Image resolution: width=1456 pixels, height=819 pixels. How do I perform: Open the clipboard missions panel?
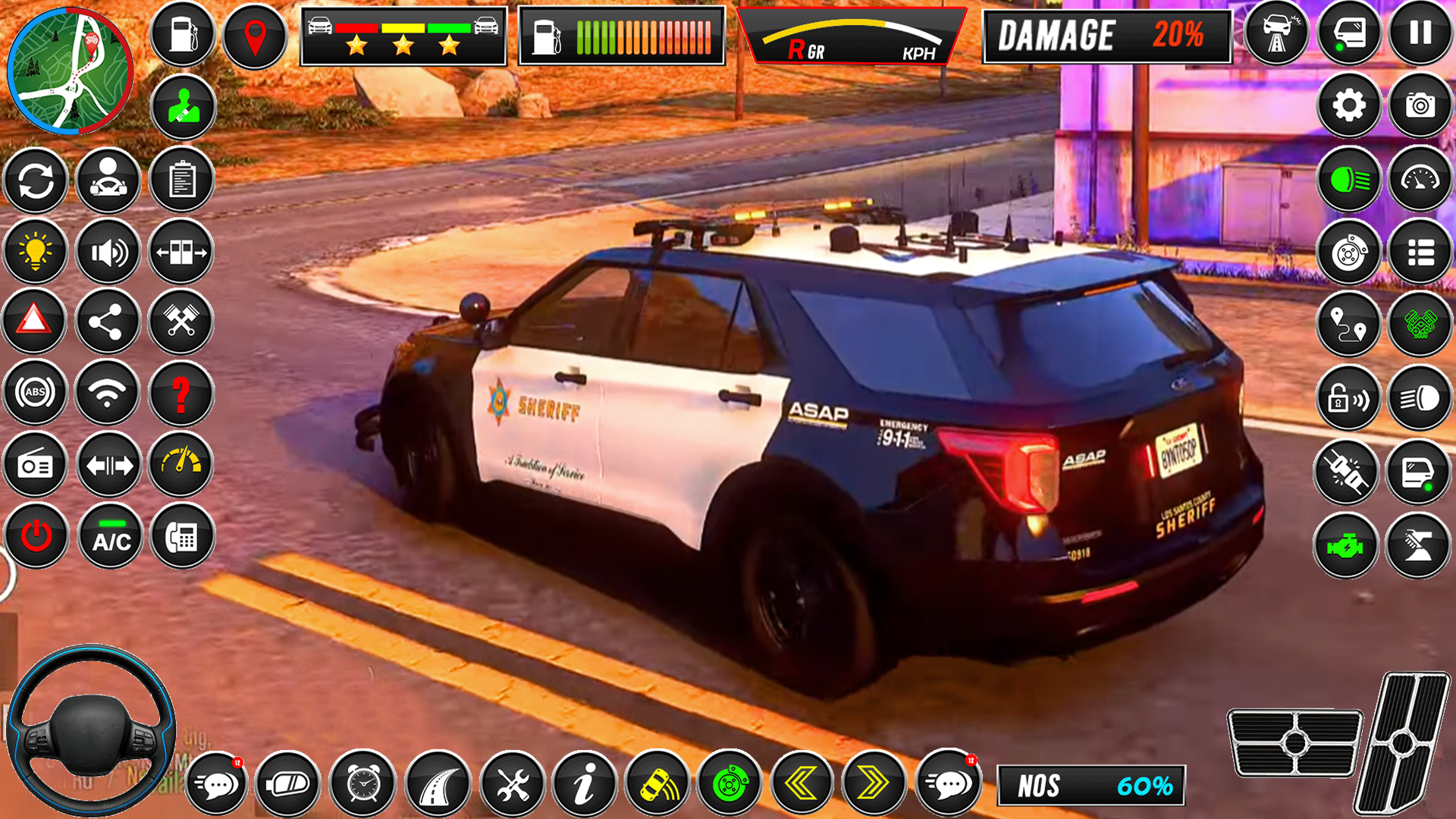pos(180,182)
